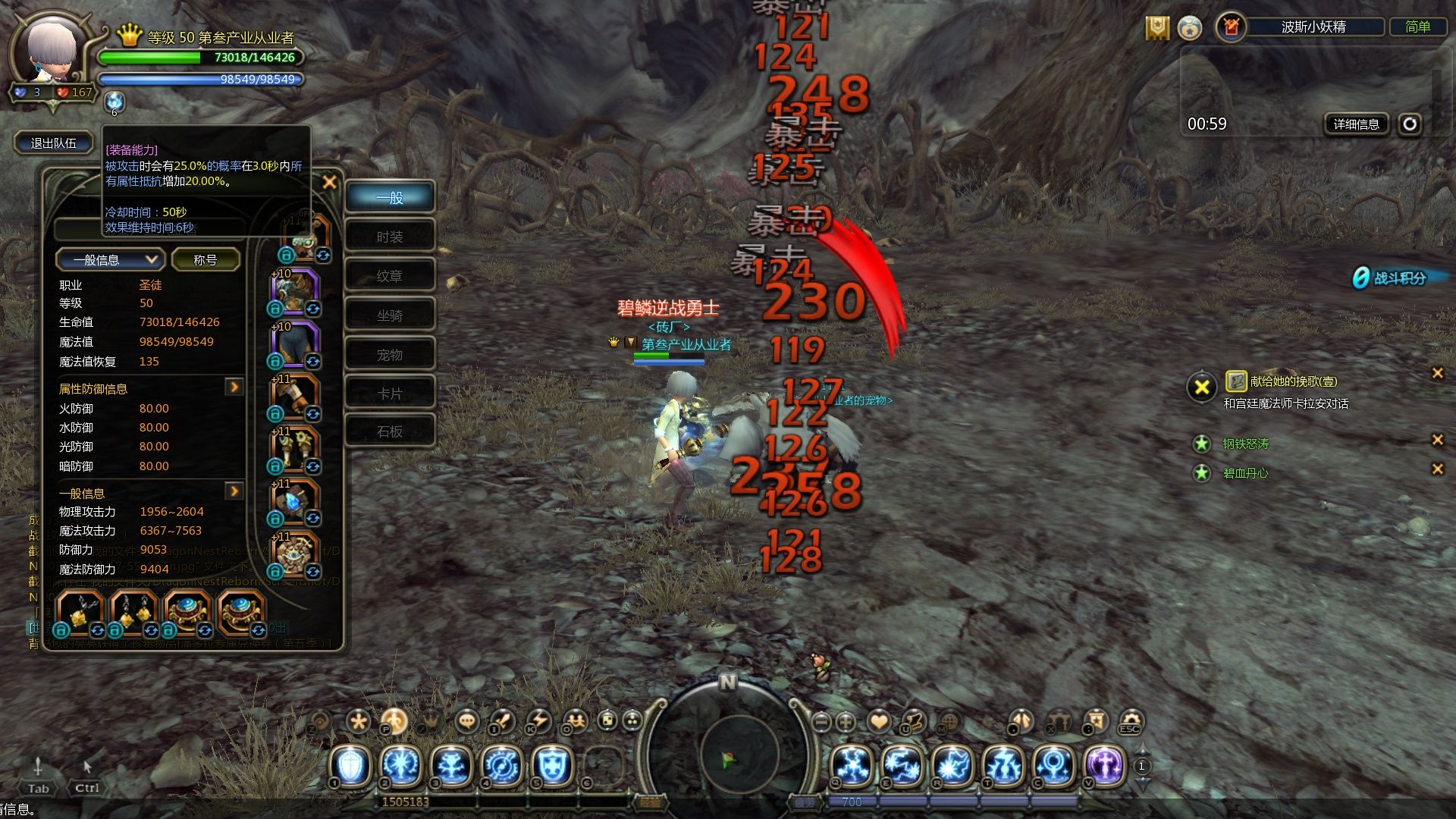Image resolution: width=1456 pixels, height=819 pixels.
Task: Use the glowing cross skill on far right
Action: [1105, 765]
